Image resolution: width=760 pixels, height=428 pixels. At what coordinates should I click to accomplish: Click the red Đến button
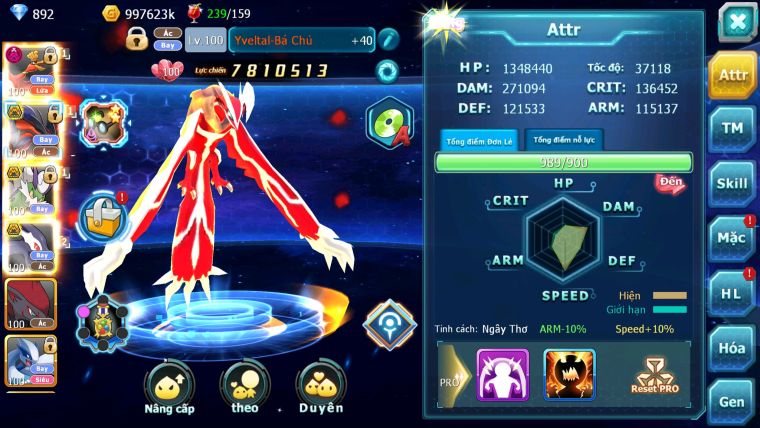(670, 183)
